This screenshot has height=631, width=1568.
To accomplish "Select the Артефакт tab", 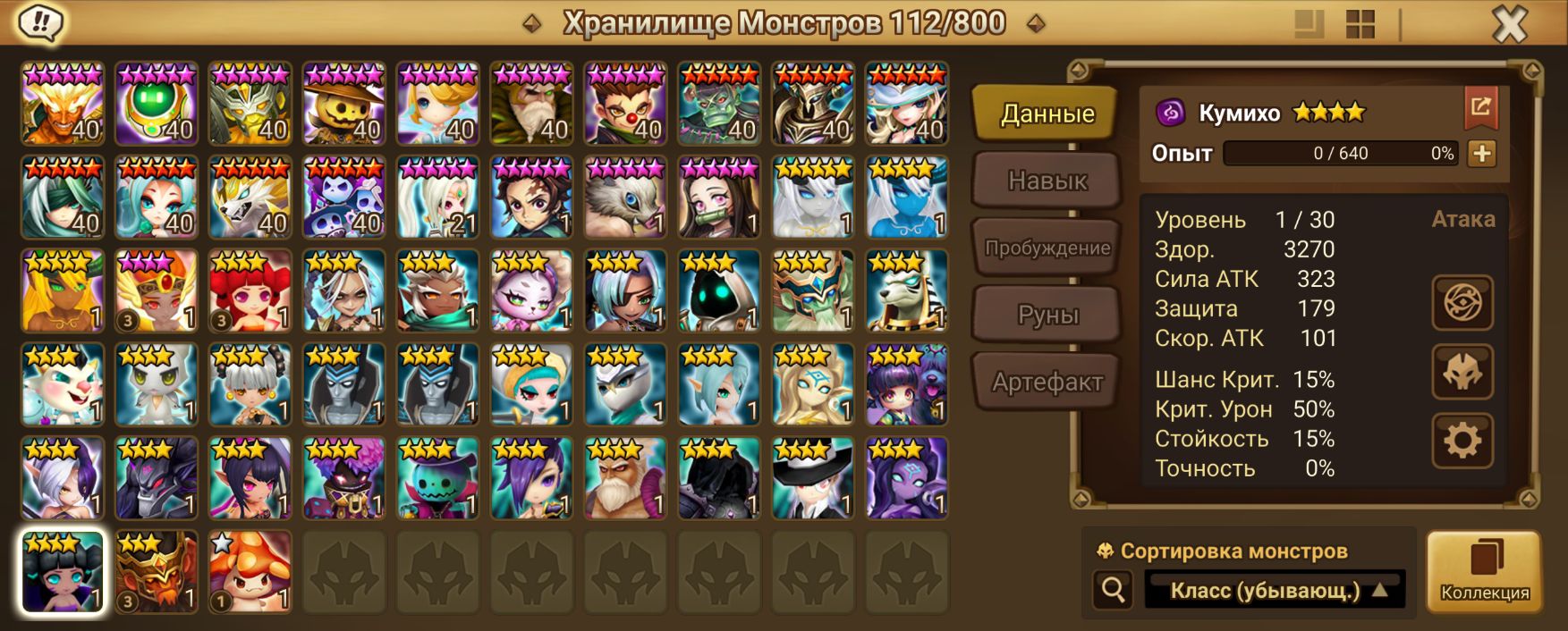I will tap(1047, 383).
